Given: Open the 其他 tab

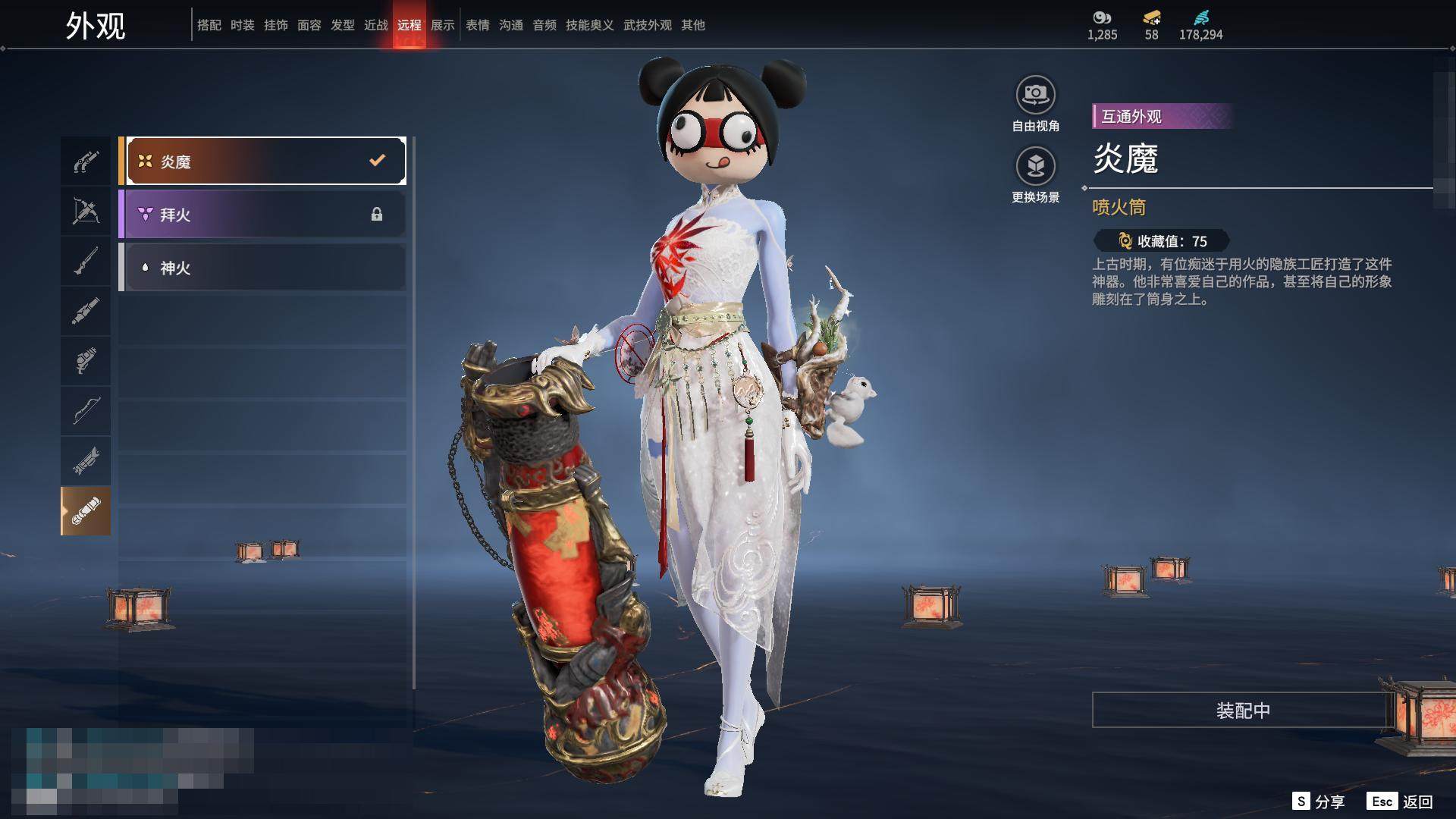Looking at the screenshot, I should coord(693,25).
